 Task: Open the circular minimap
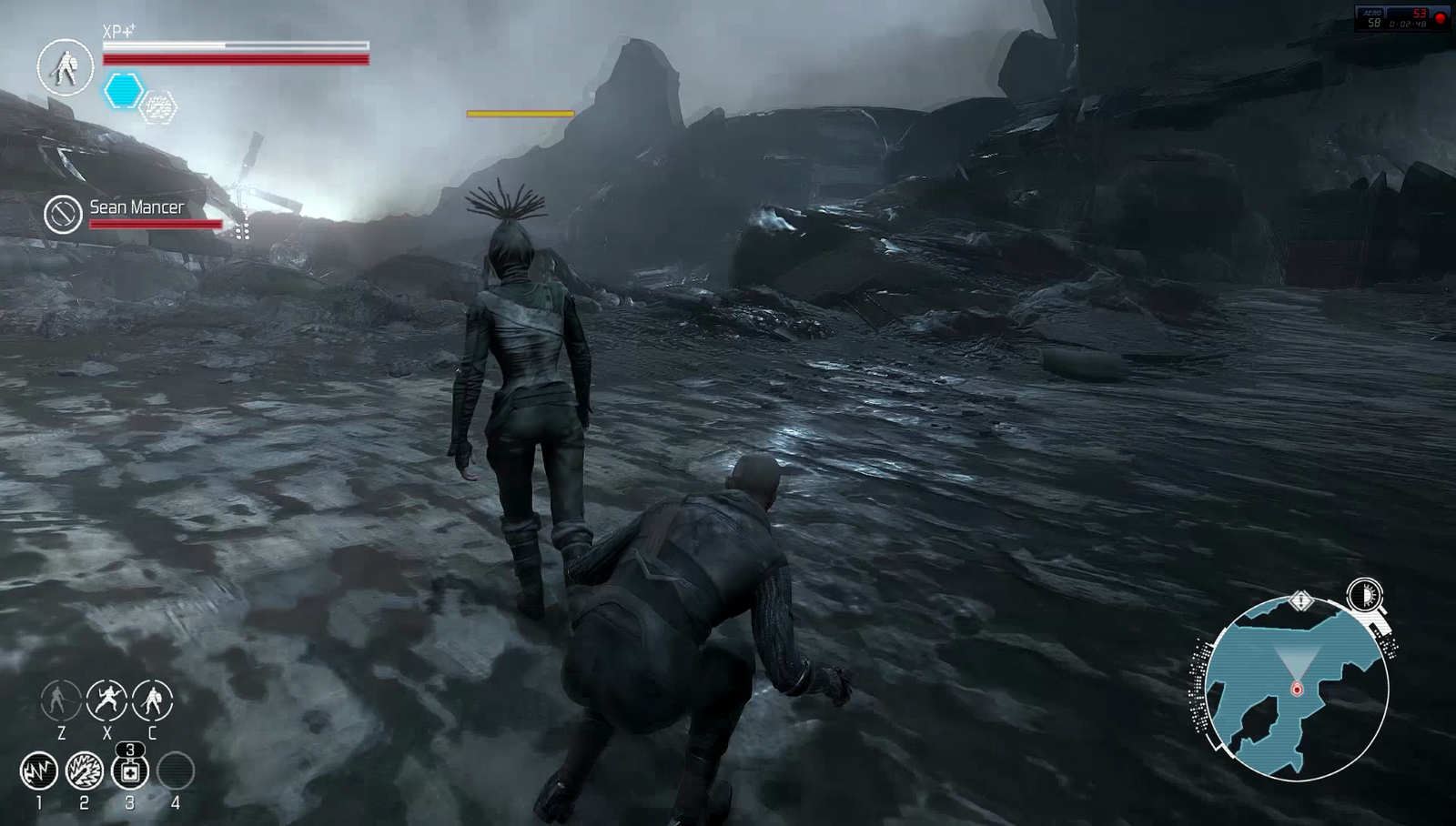coord(1297,690)
